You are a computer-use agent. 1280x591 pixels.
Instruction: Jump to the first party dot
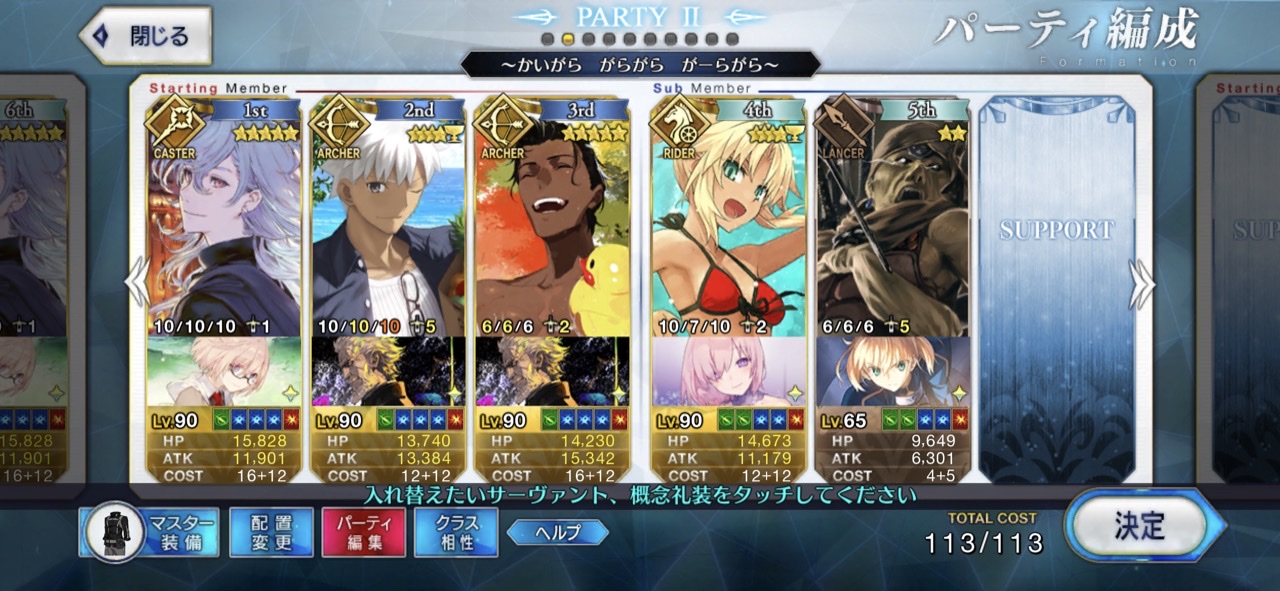point(547,39)
